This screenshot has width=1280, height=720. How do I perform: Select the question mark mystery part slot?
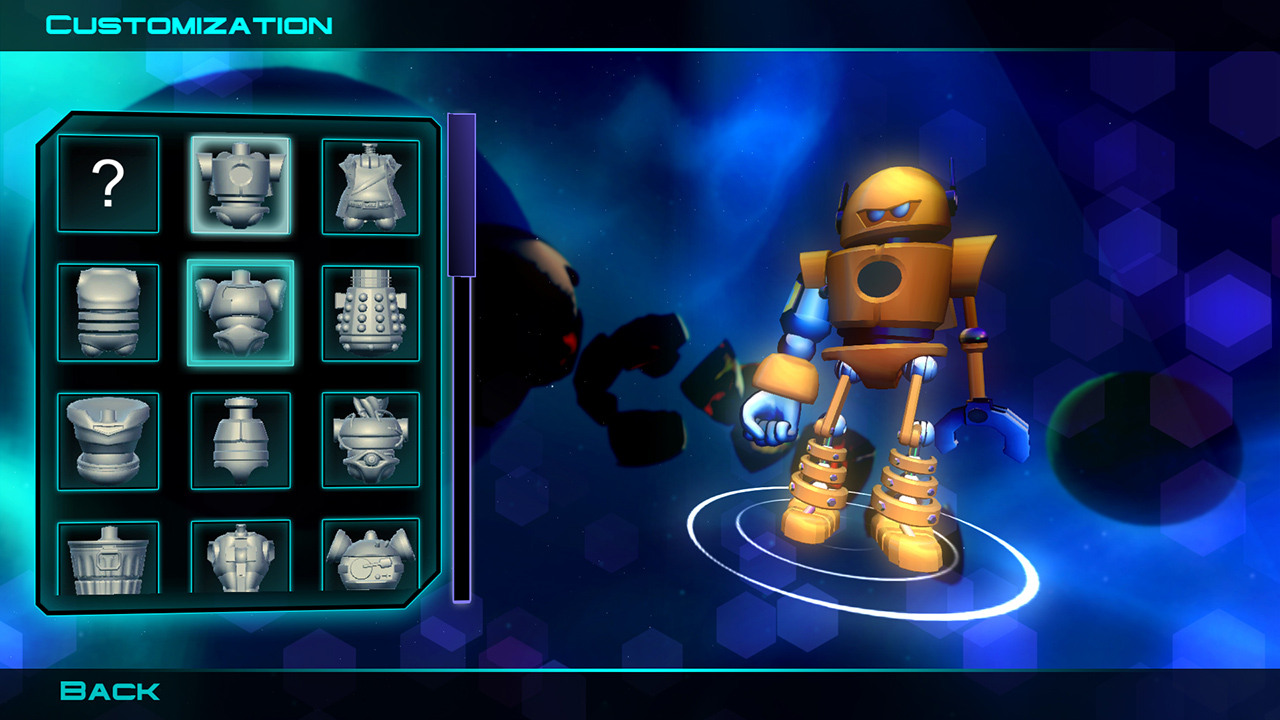point(107,183)
